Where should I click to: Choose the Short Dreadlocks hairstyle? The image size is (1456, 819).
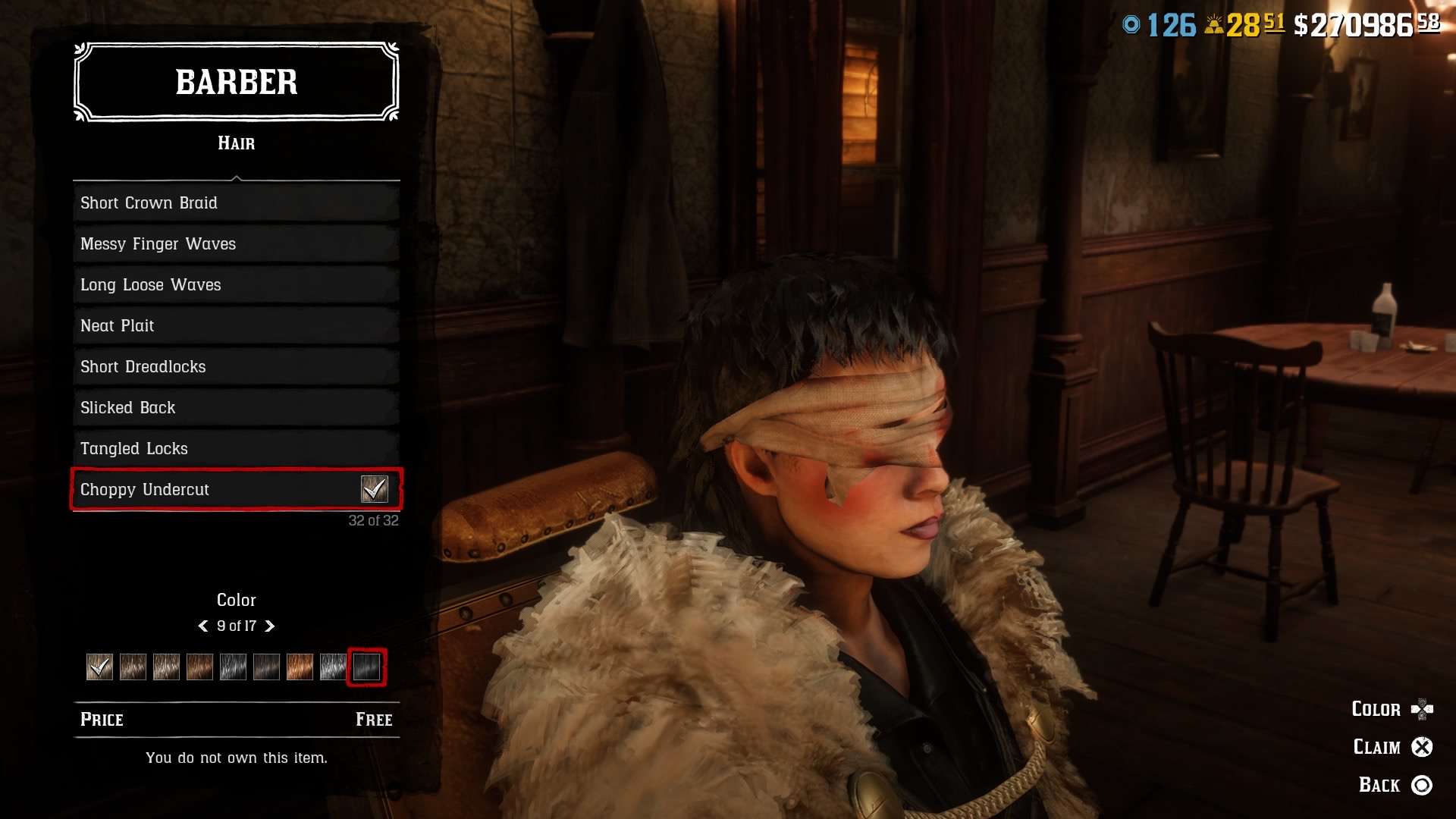pos(236,367)
